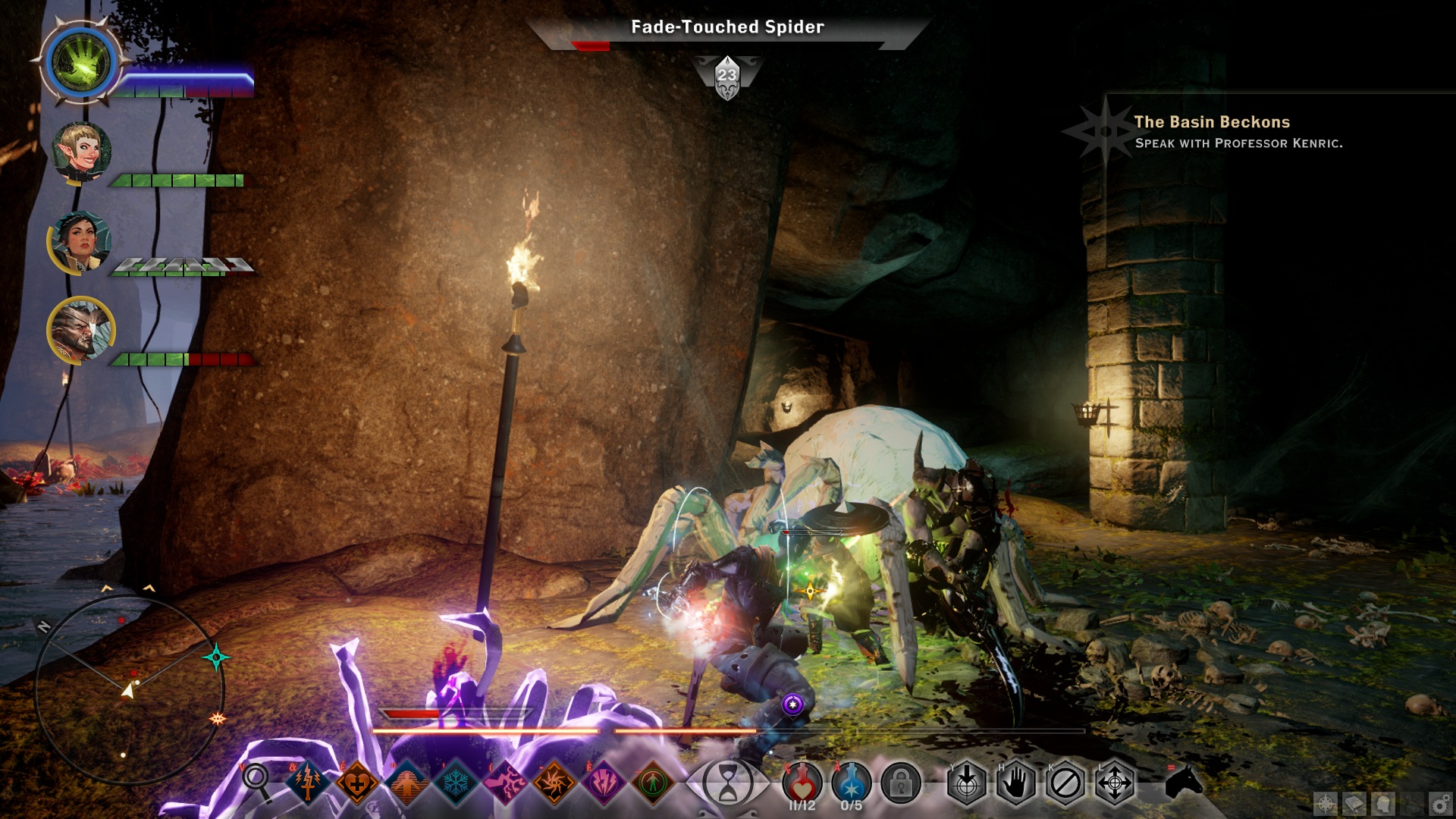The image size is (1456, 819).
Task: Cast the blue snowflake ice spell
Action: [x=456, y=782]
